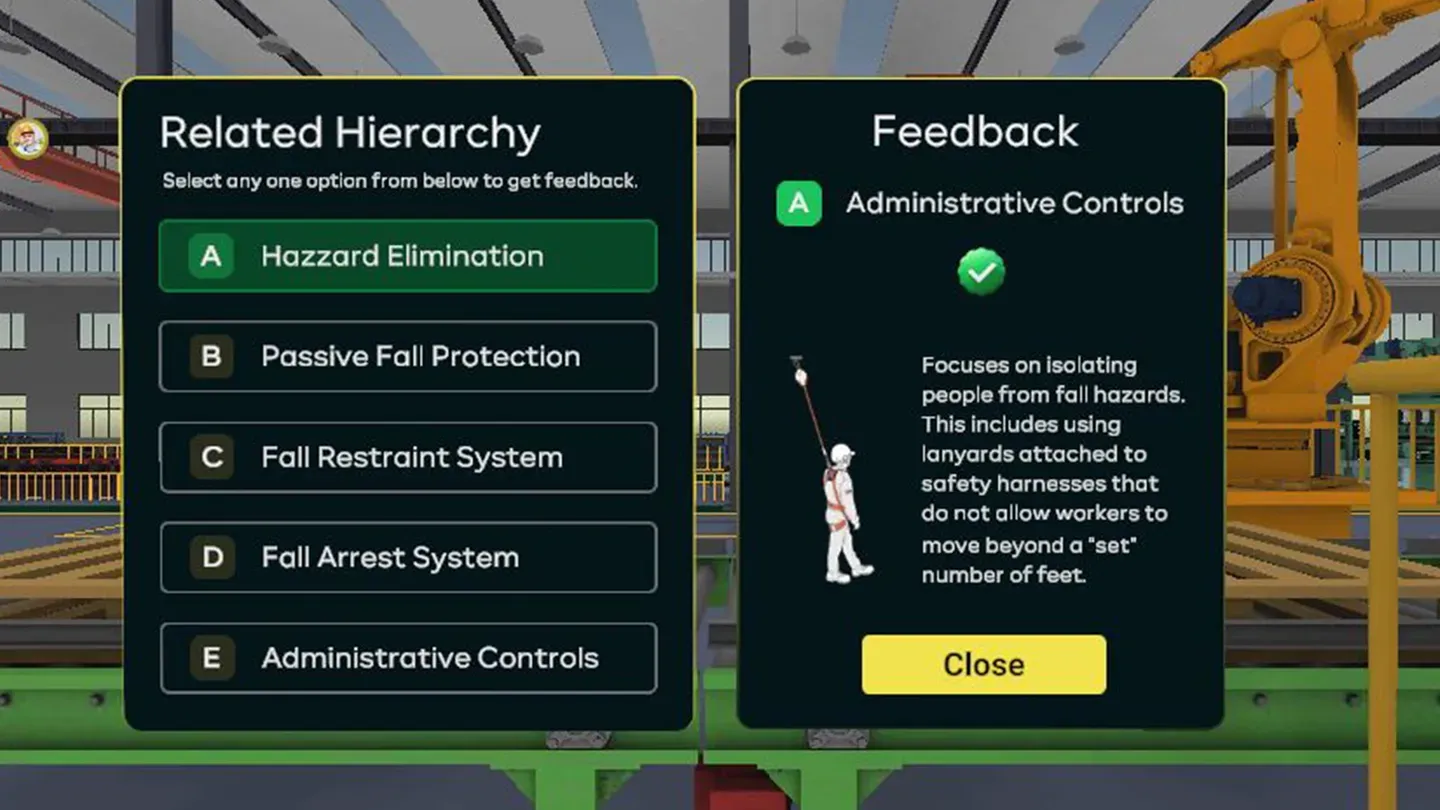The image size is (1440, 810).
Task: Select the Passive Fall Protection option
Action: pyautogui.click(x=408, y=357)
